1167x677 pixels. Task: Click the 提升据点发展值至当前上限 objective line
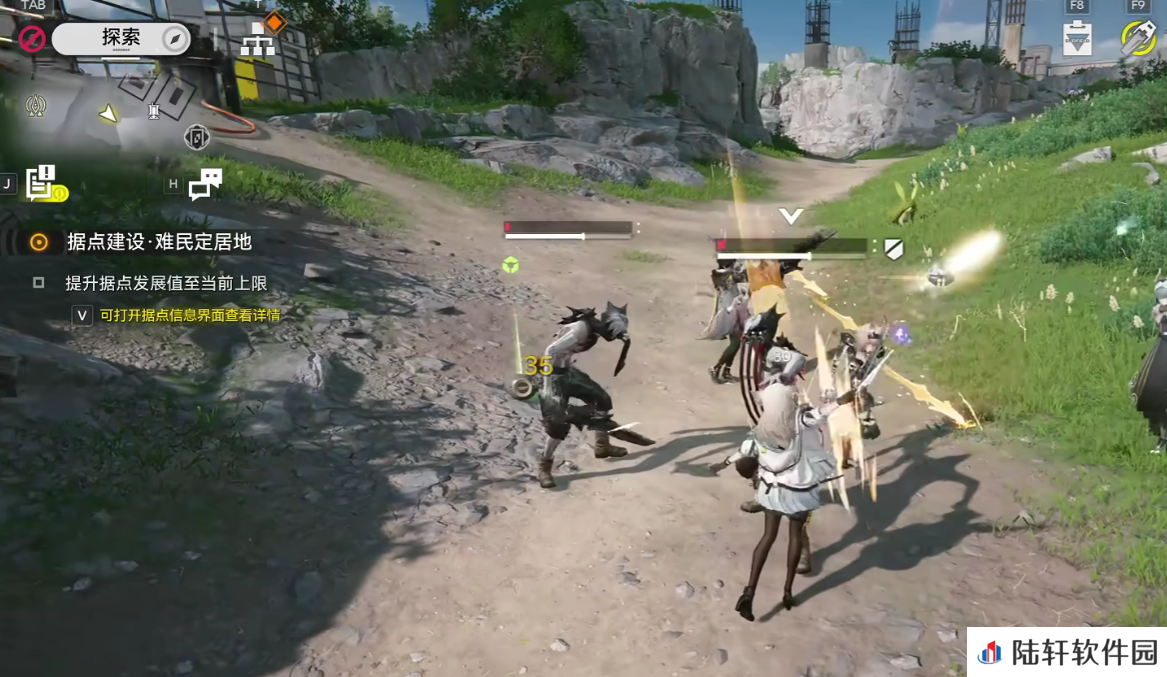(x=166, y=283)
